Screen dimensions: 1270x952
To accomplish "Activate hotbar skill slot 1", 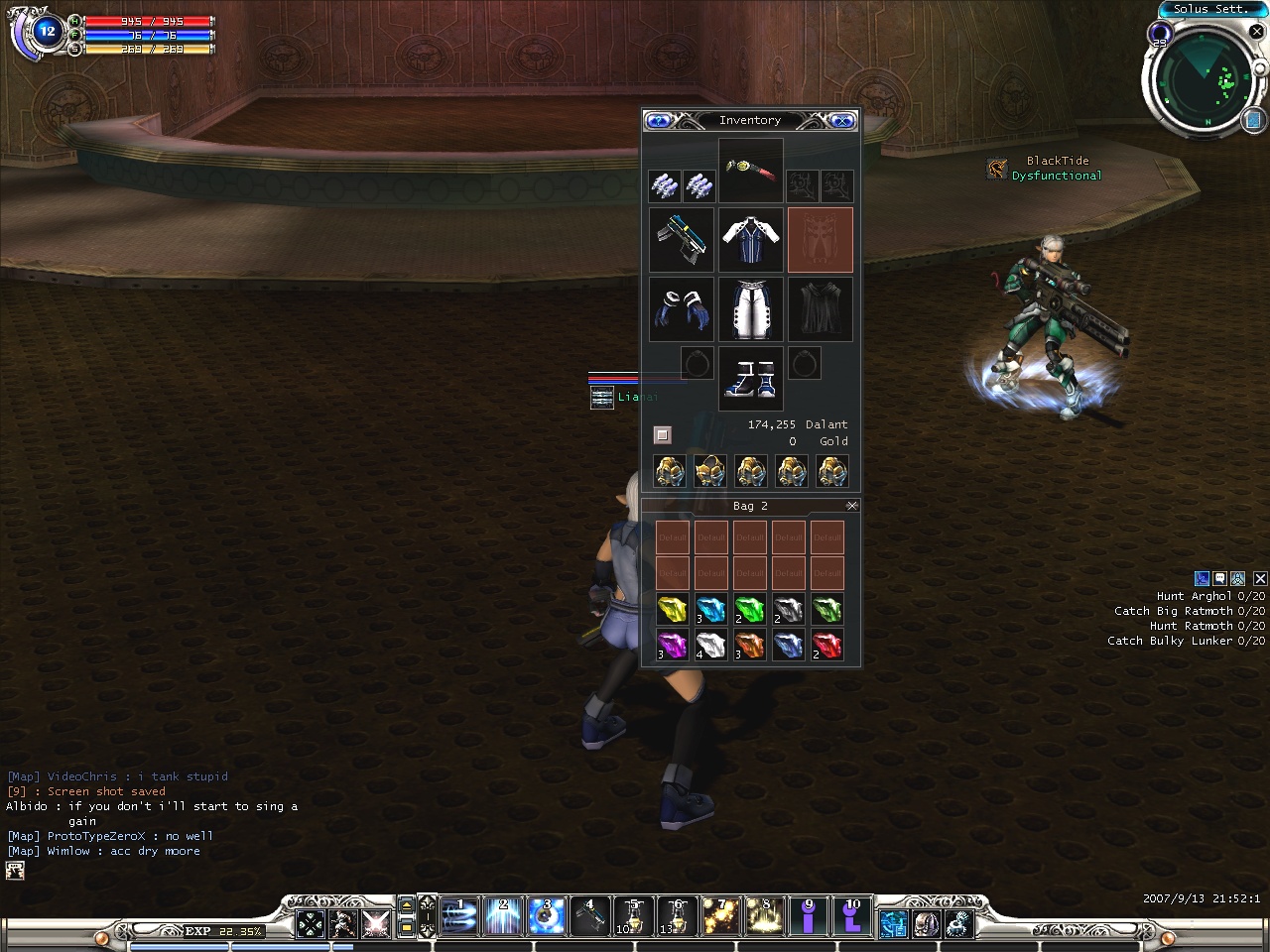I will point(459,917).
